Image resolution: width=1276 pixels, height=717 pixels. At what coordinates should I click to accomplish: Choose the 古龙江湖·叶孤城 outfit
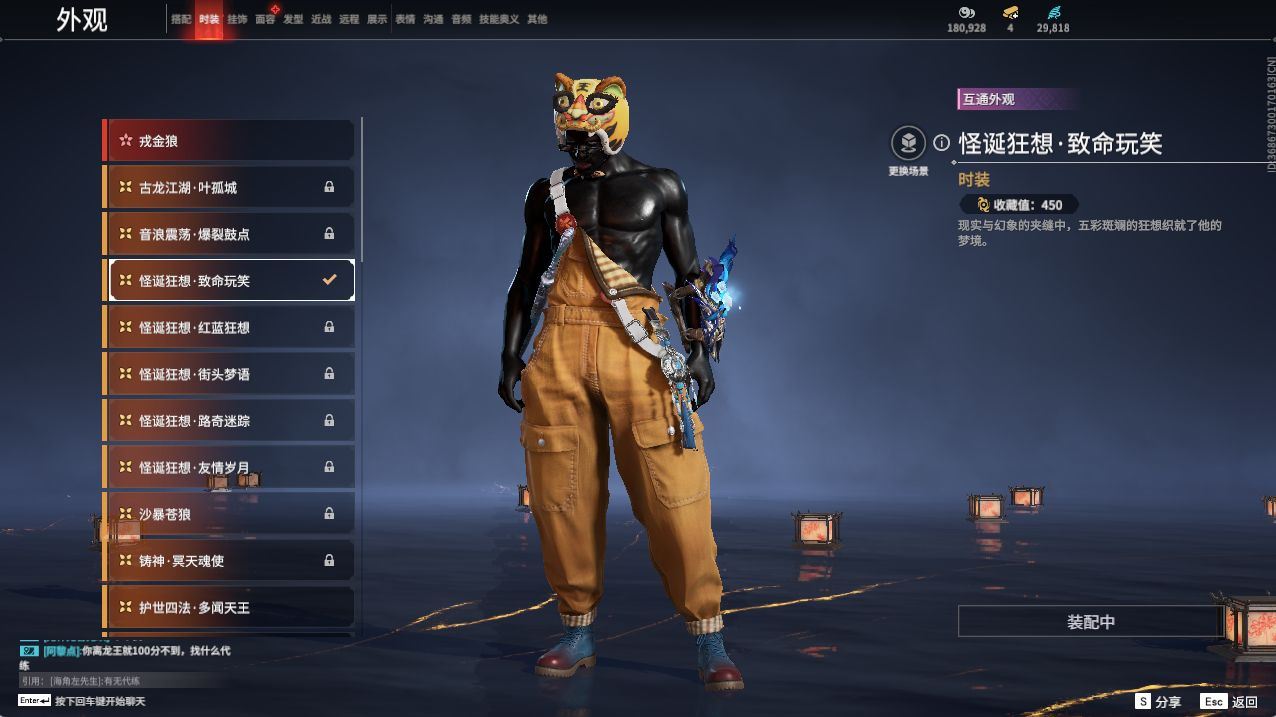(229, 187)
